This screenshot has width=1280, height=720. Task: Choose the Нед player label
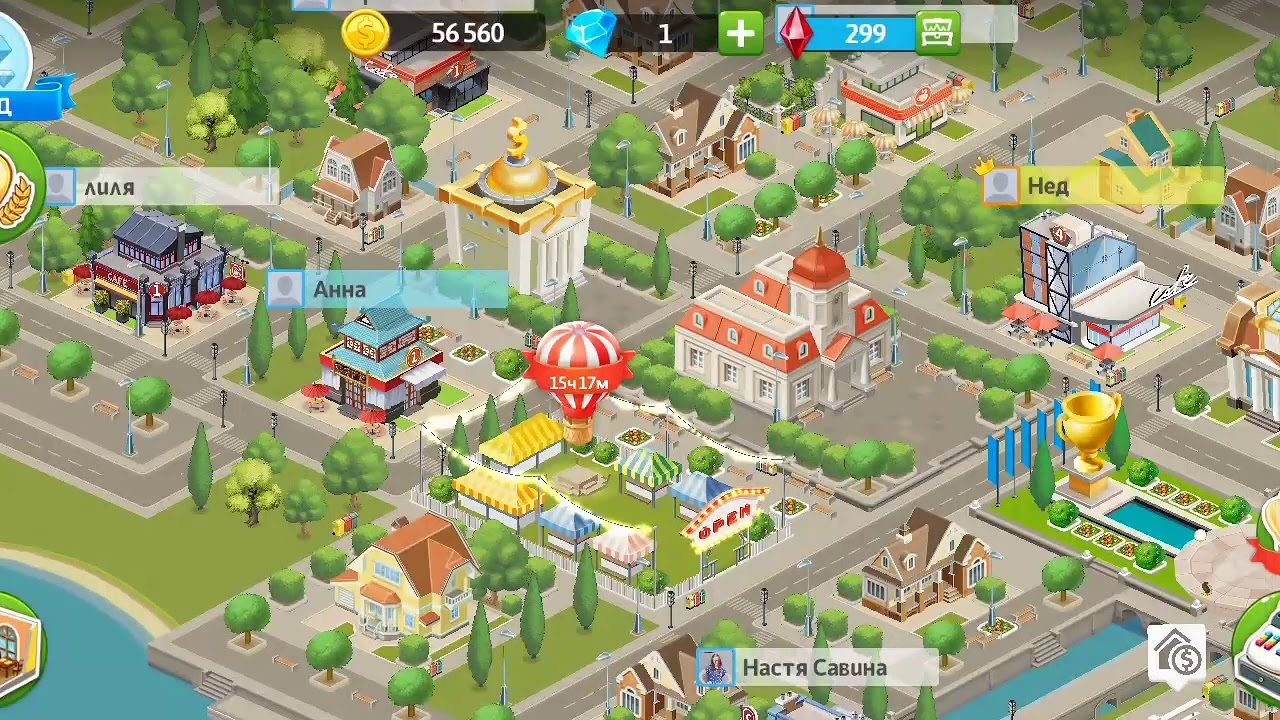pos(1100,186)
